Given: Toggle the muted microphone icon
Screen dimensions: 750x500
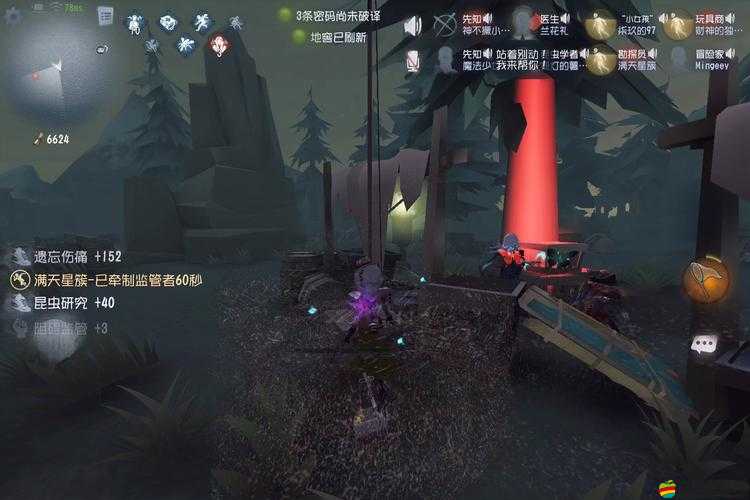Looking at the screenshot, I should pos(413,61).
